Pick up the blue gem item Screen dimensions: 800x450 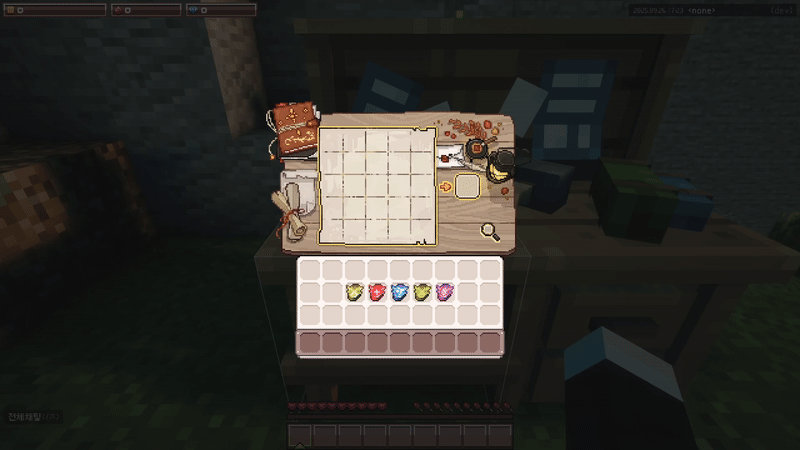pos(400,292)
